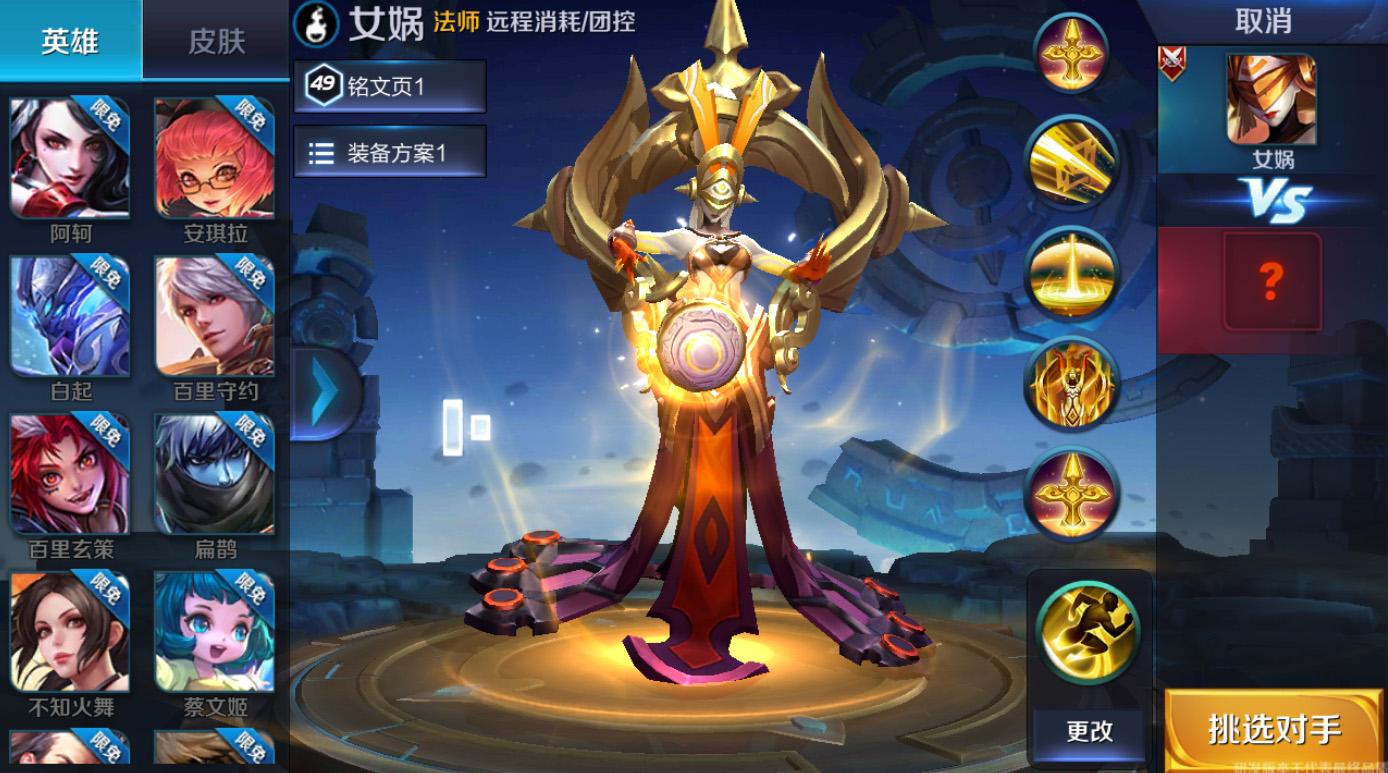Pick 安琪拉 from the hero list

pos(213,155)
